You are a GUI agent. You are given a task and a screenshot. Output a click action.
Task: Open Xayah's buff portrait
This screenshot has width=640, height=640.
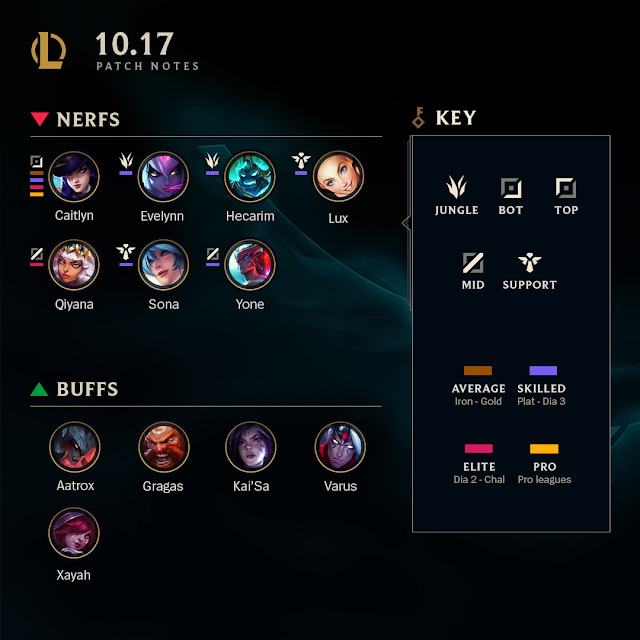pos(74,533)
